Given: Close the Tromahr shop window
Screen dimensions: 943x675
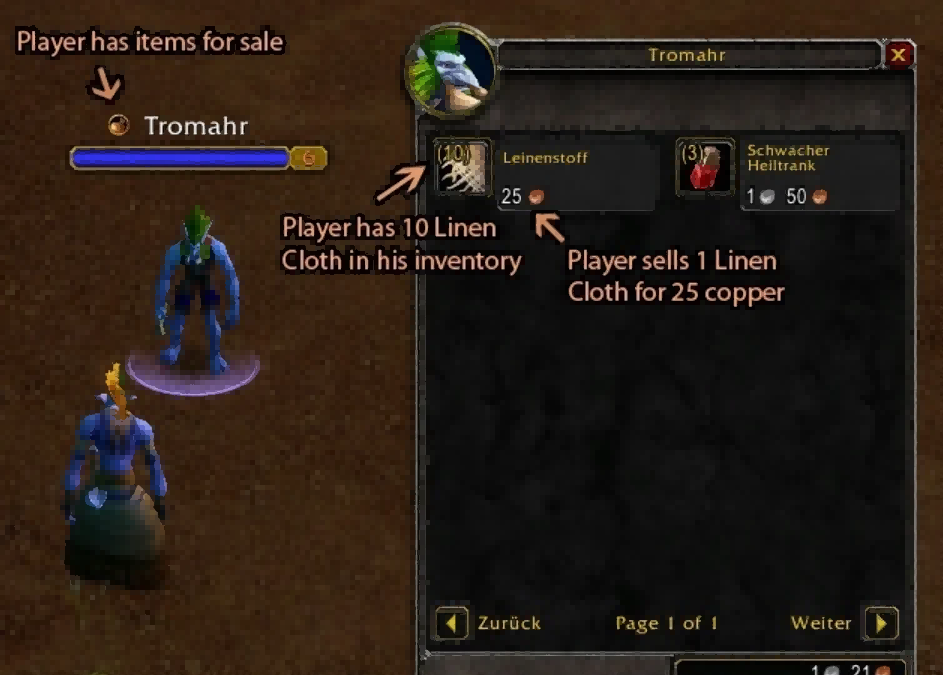Looking at the screenshot, I should (x=898, y=56).
